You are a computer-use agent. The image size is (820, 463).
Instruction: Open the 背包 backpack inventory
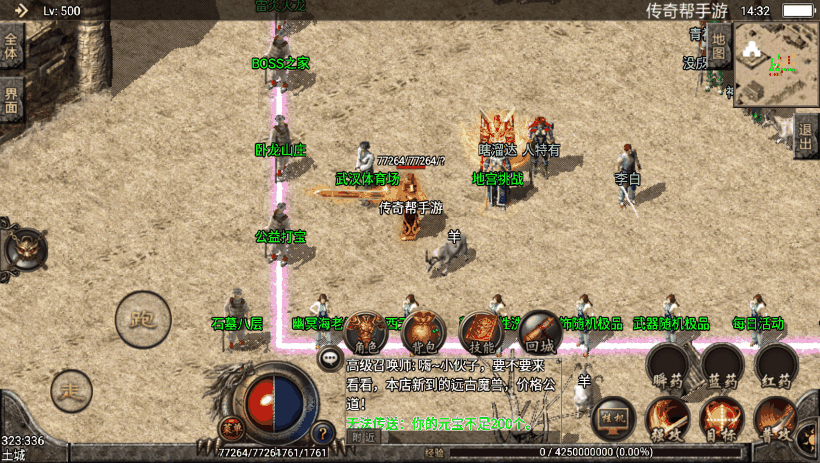(423, 330)
